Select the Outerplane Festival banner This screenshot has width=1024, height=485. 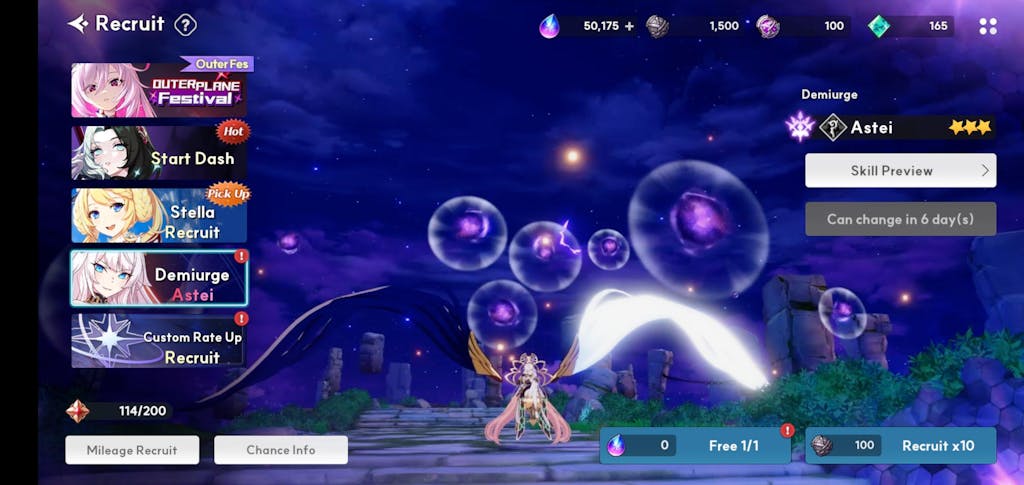160,90
